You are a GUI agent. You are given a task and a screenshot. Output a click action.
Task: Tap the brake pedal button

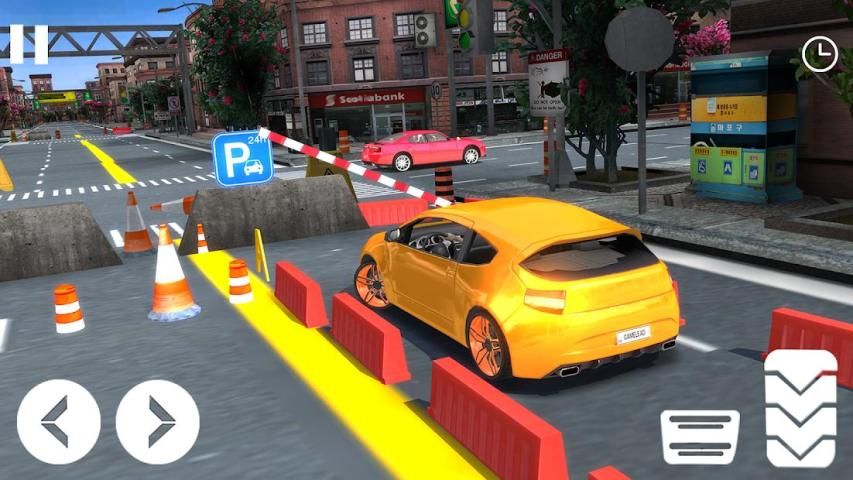tap(700, 436)
